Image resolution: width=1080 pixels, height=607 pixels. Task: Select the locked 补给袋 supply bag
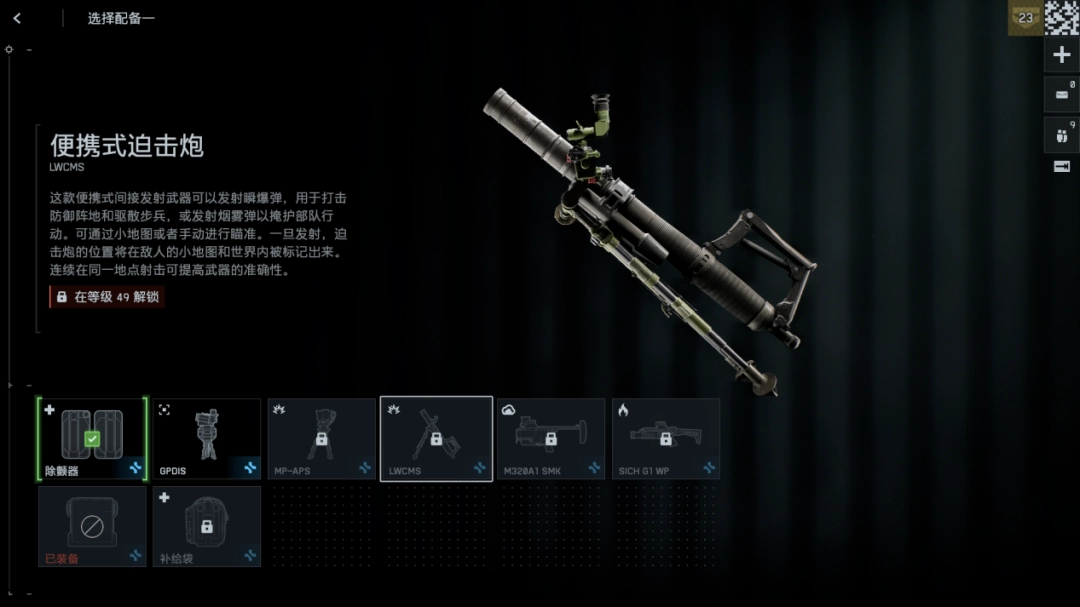pyautogui.click(x=207, y=526)
